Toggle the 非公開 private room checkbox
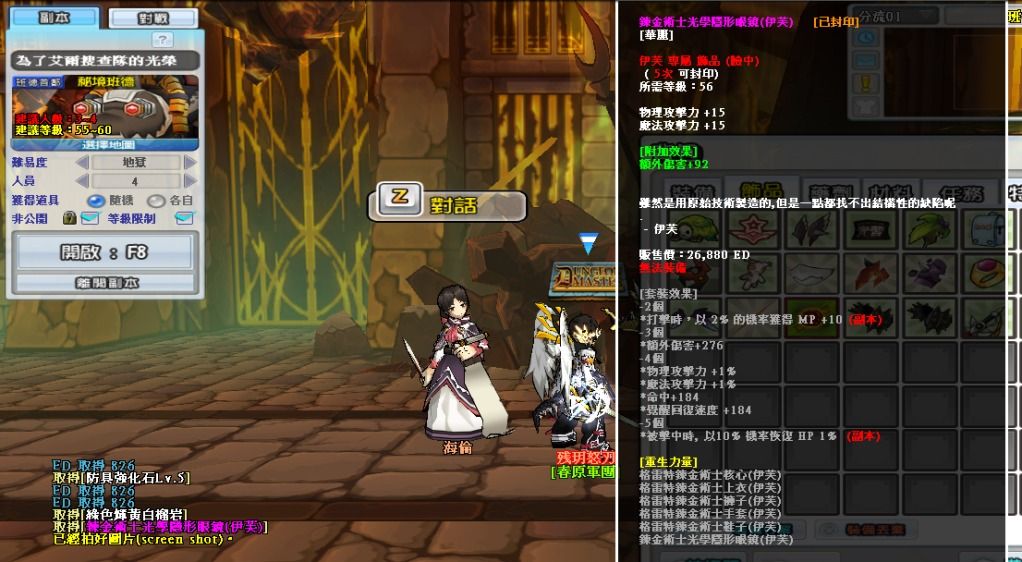The height and width of the screenshot is (562, 1022). [x=90, y=218]
